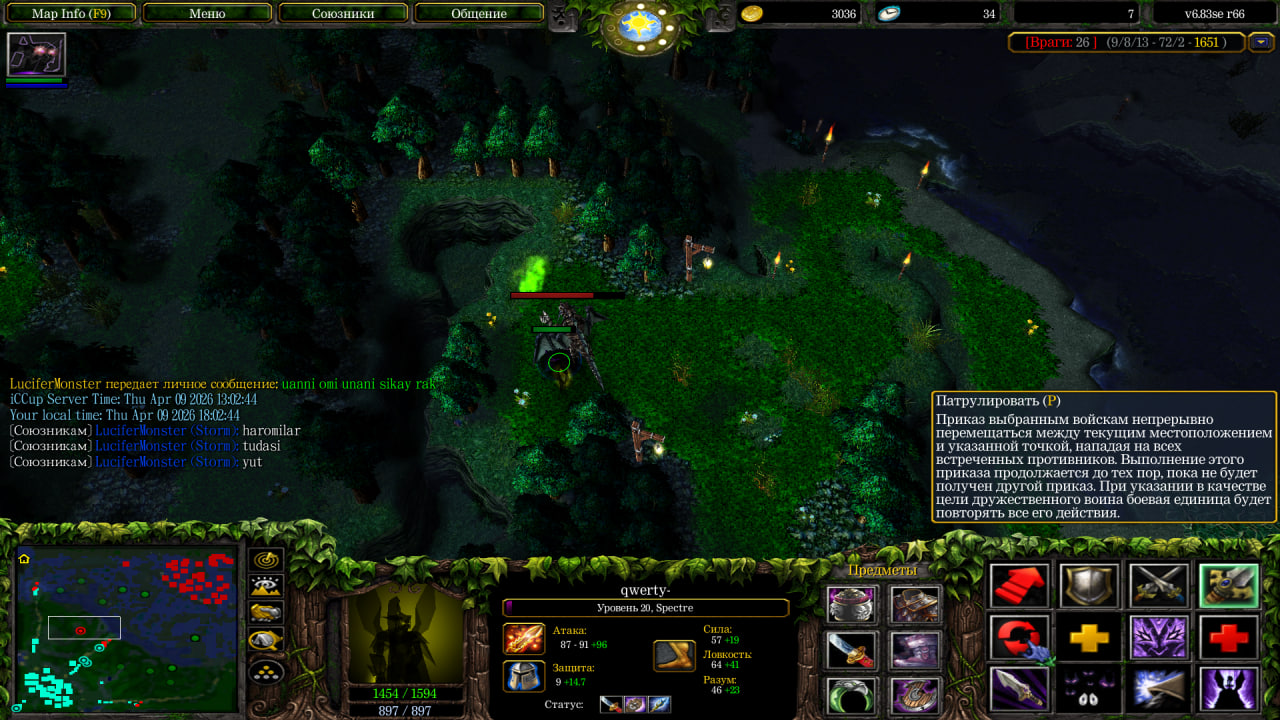
Task: Activate the minimap signal ping button
Action: click(x=266, y=560)
